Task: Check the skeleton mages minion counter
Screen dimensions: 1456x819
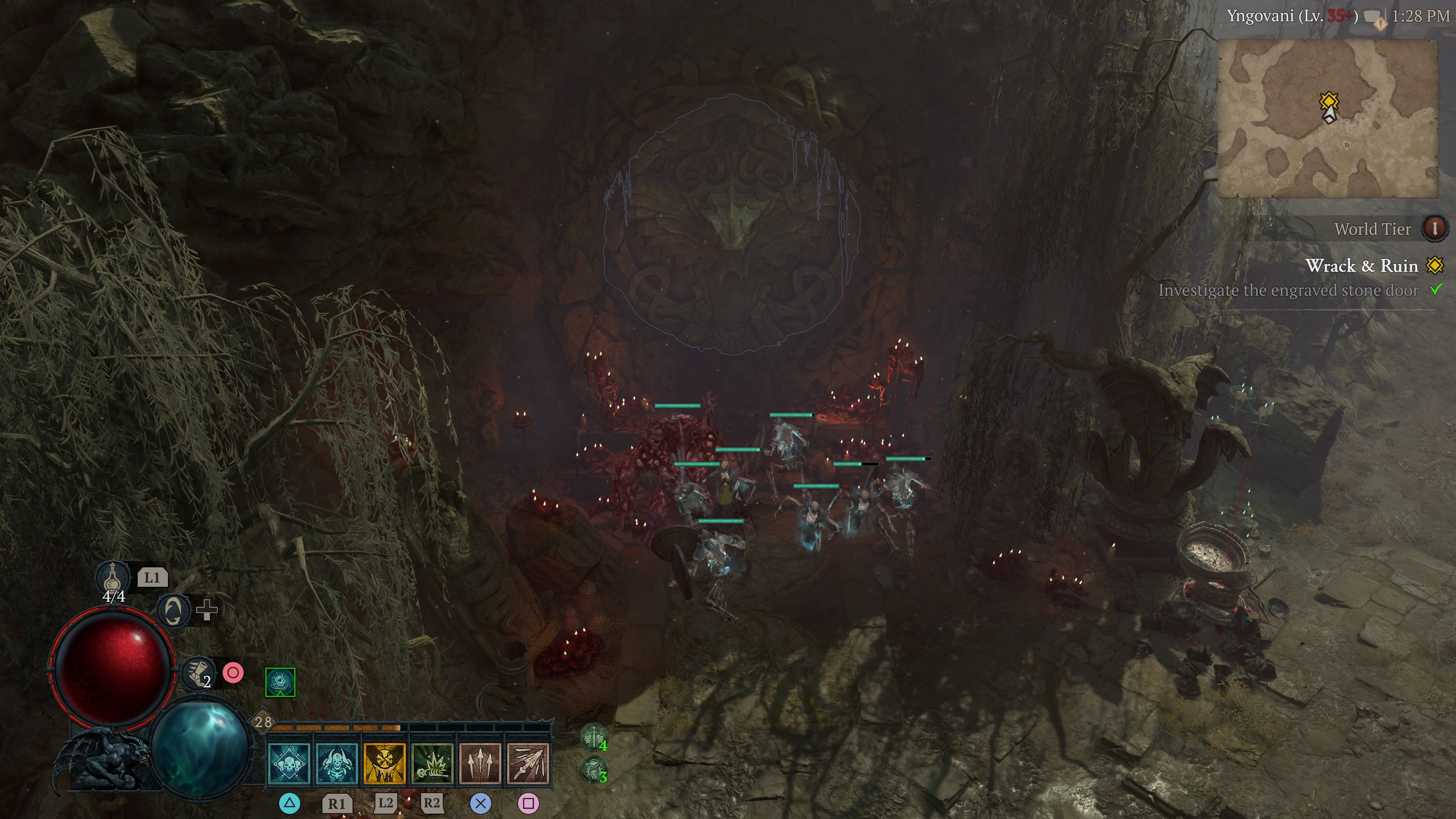Action: [593, 769]
